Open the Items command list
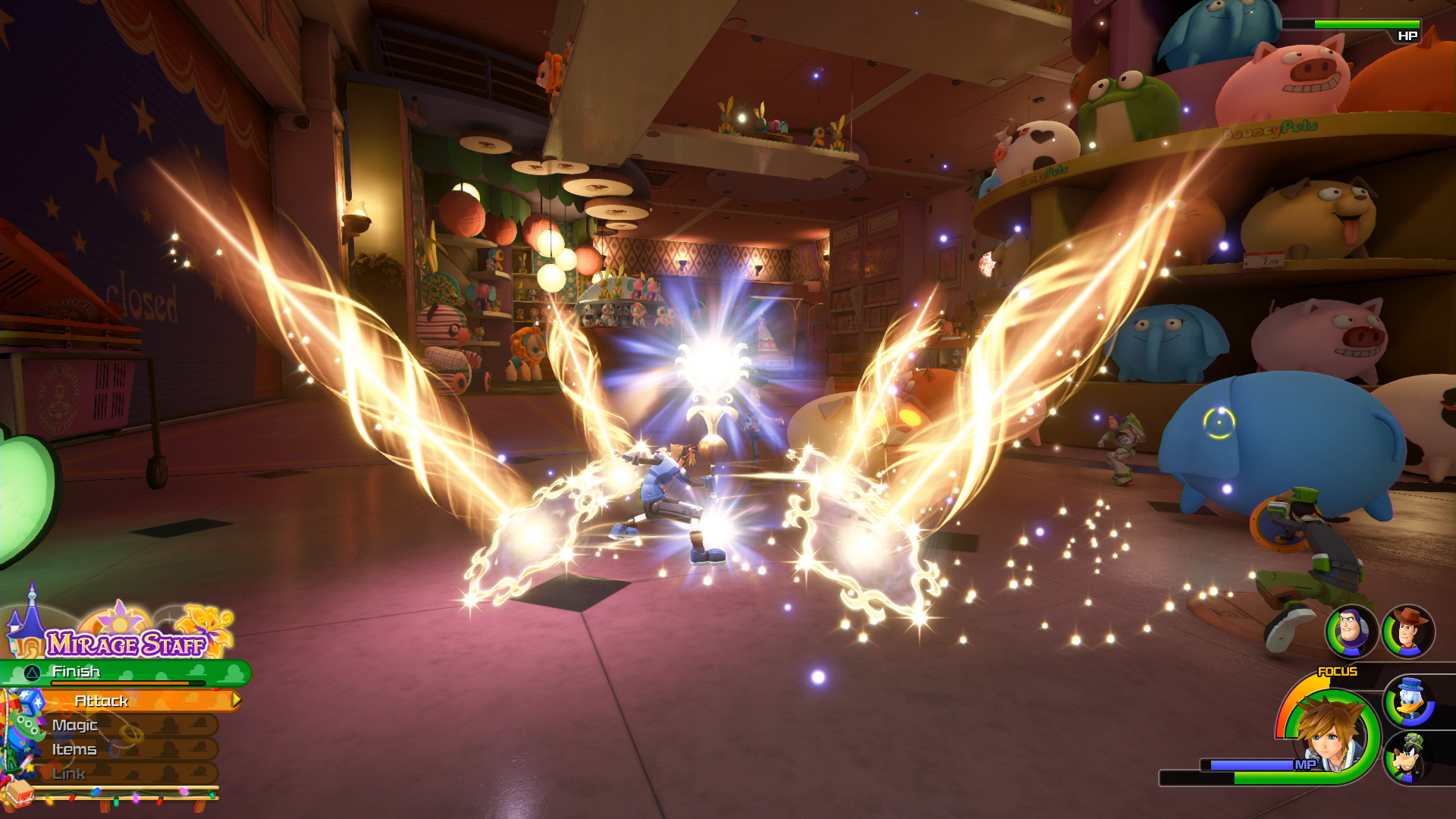 click(76, 749)
